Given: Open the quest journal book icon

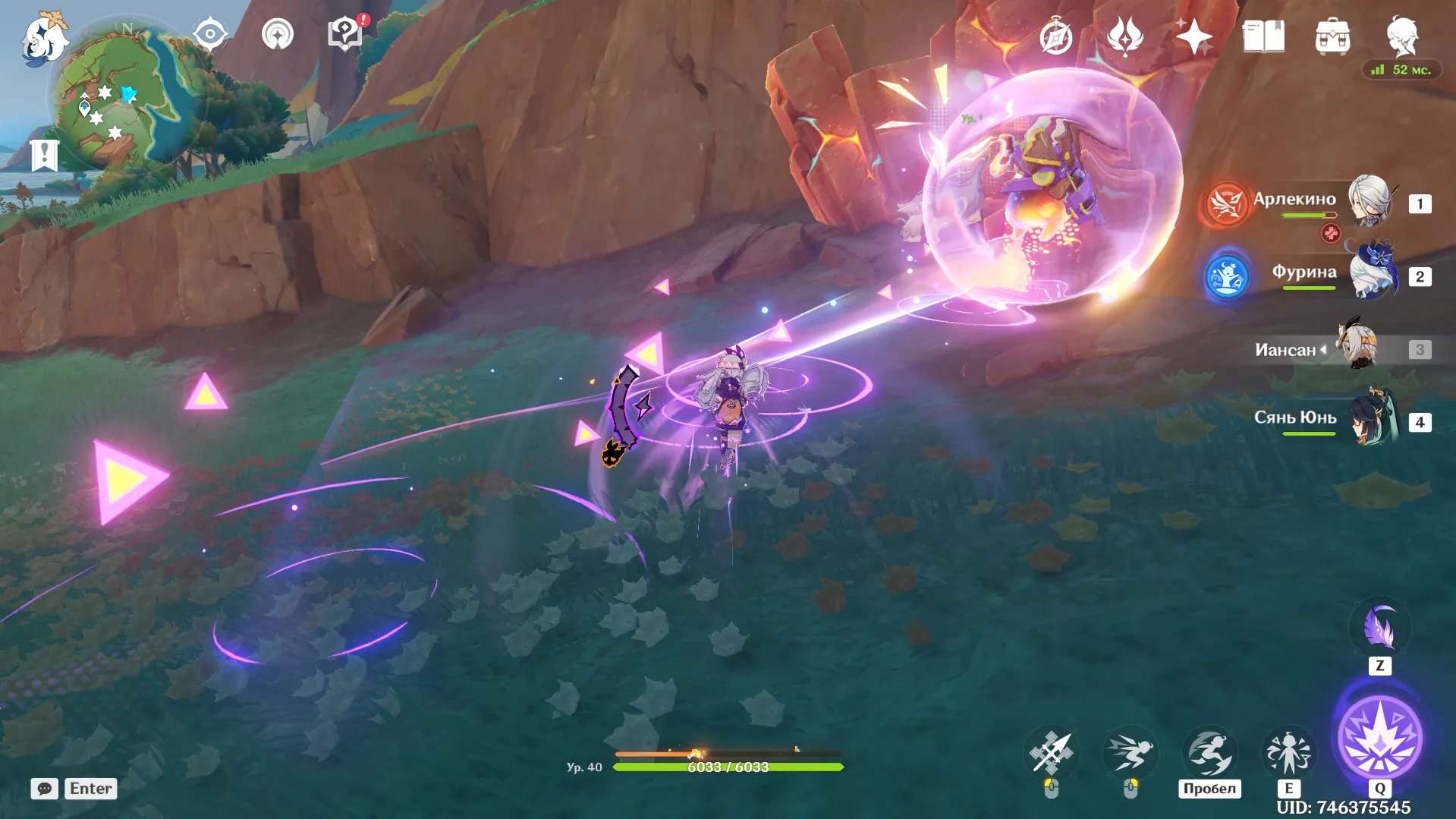Looking at the screenshot, I should 1263,36.
